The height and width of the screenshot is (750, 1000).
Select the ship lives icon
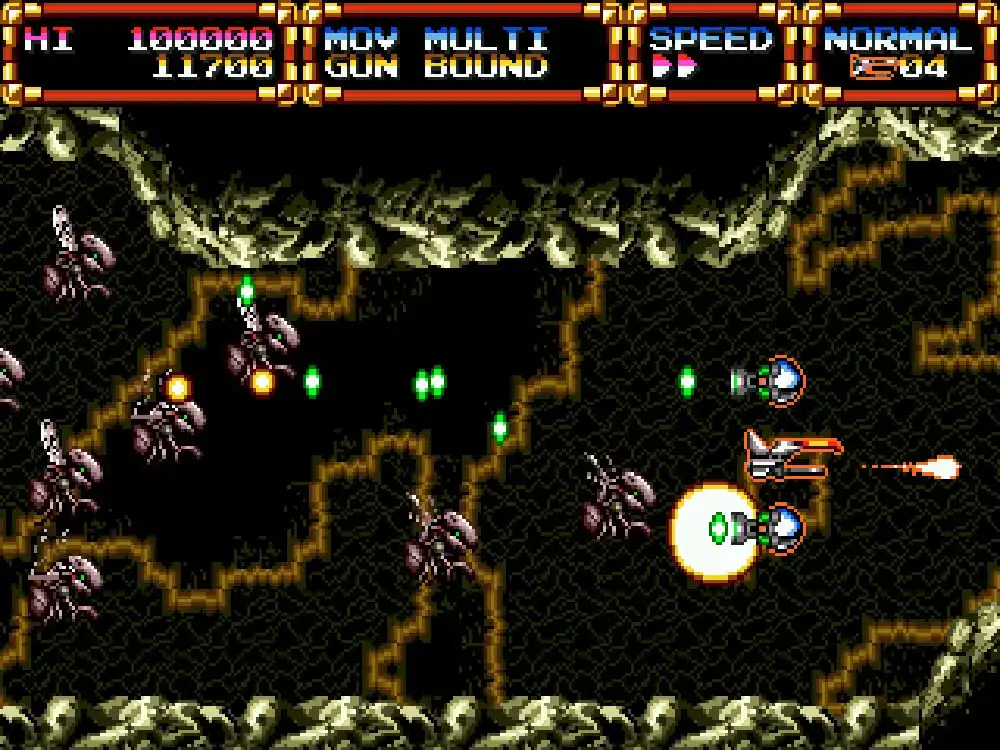872,68
